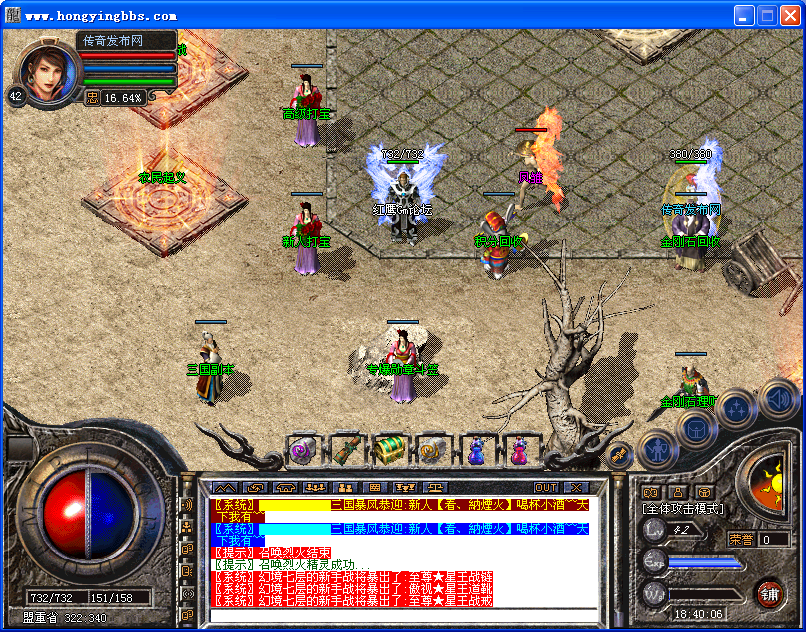Screen dimensions: 806x632
Task: Select the golden spiral stone hotbar slot
Action: coord(432,451)
